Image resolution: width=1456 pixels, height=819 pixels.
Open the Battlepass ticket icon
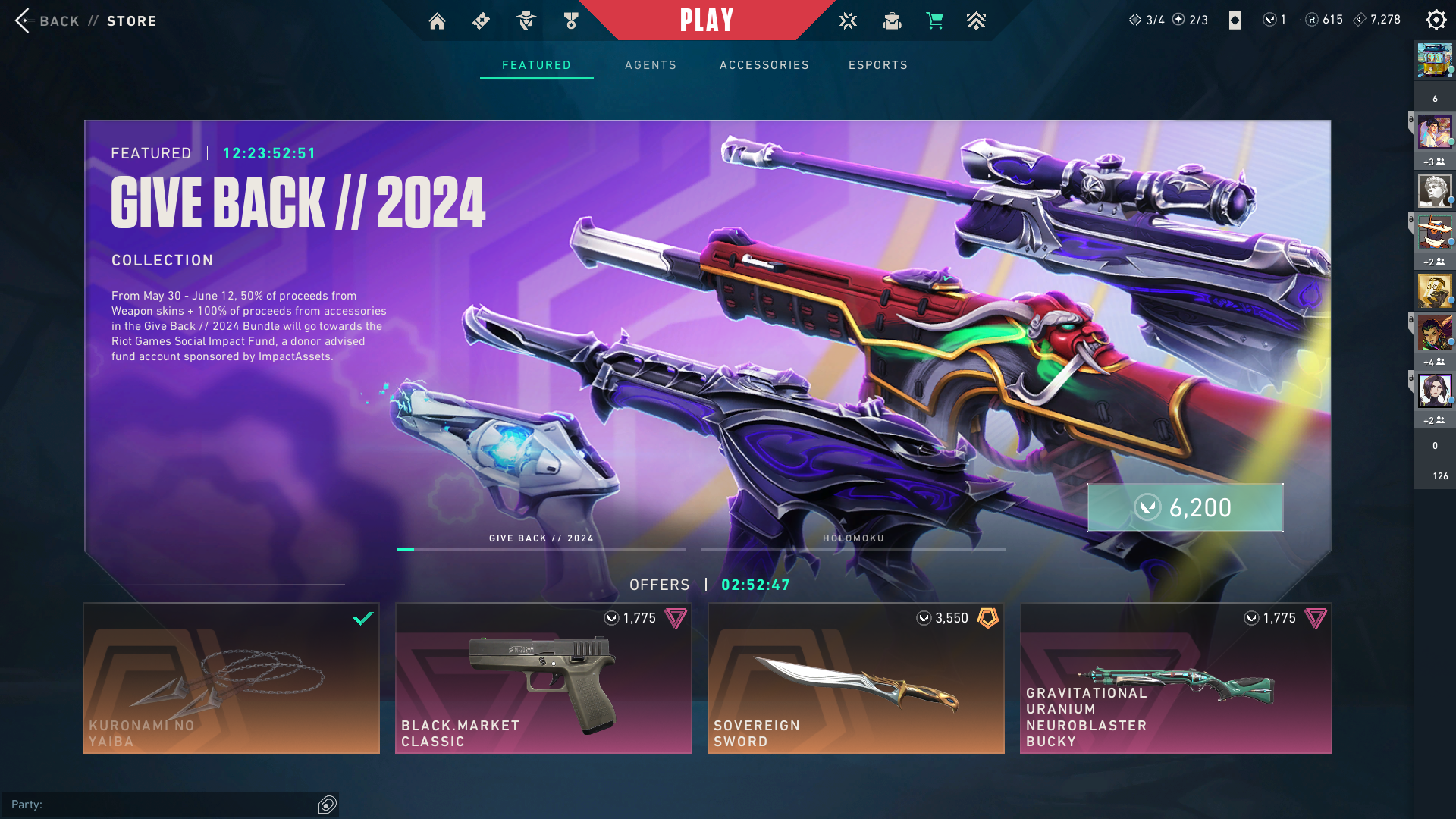click(x=481, y=20)
